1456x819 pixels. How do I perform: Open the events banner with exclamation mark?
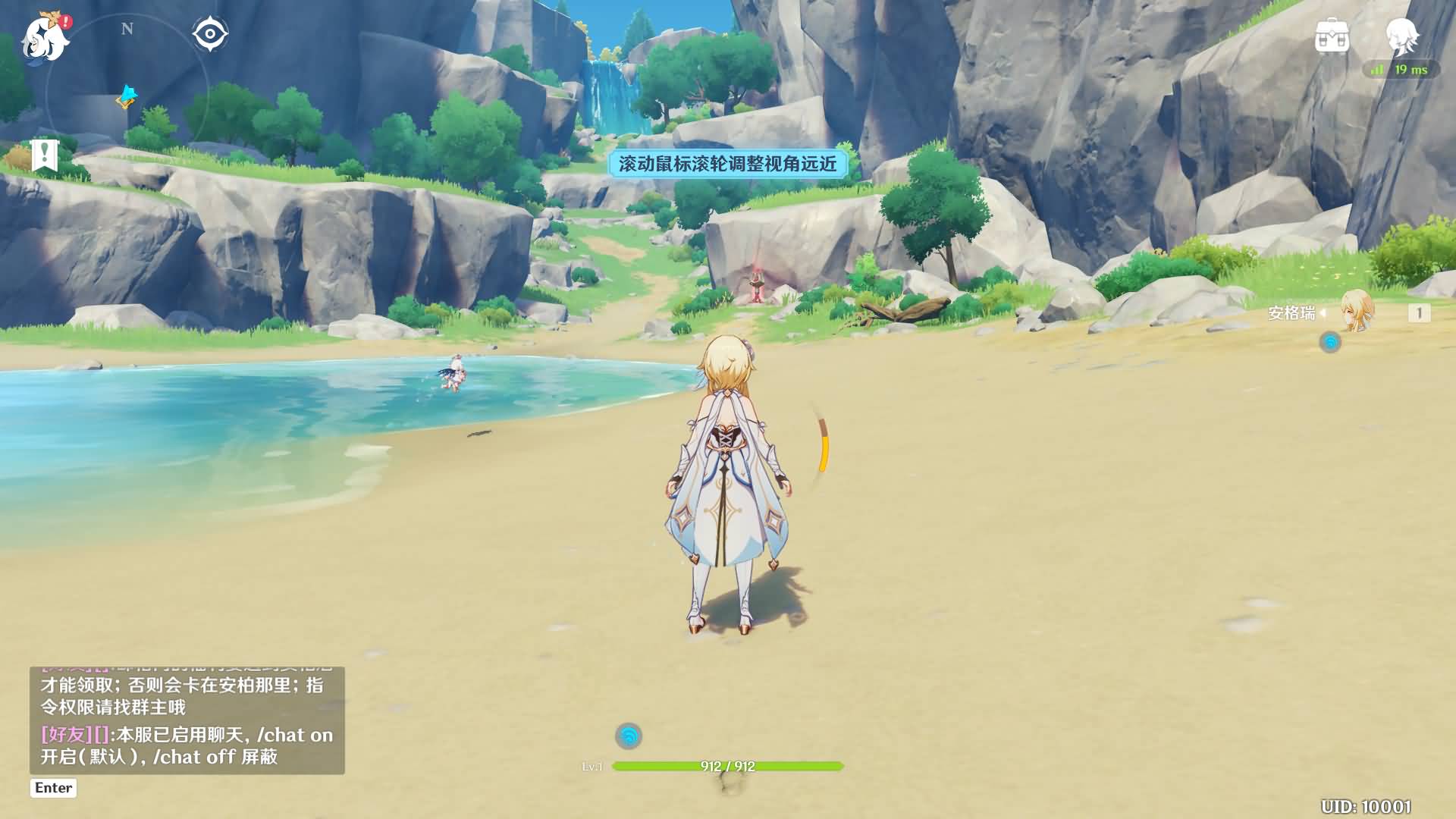[x=45, y=155]
